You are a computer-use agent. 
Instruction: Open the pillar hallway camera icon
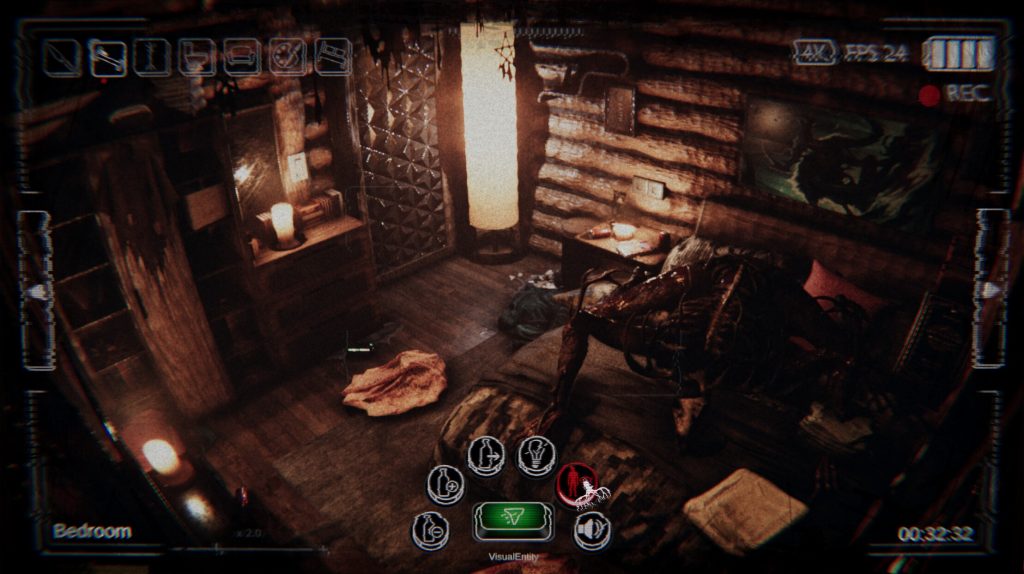152,57
